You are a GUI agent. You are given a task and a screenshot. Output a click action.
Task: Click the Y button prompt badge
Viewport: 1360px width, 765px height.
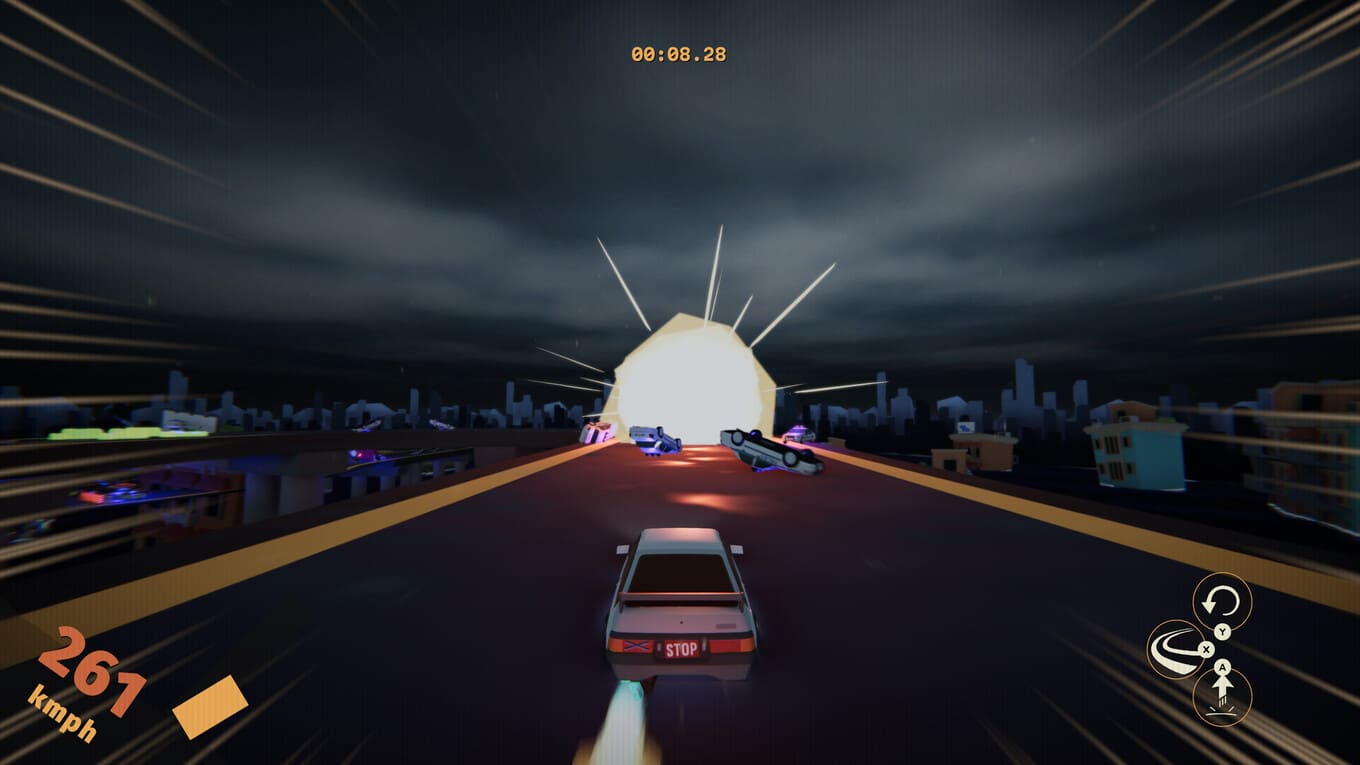pos(1222,632)
